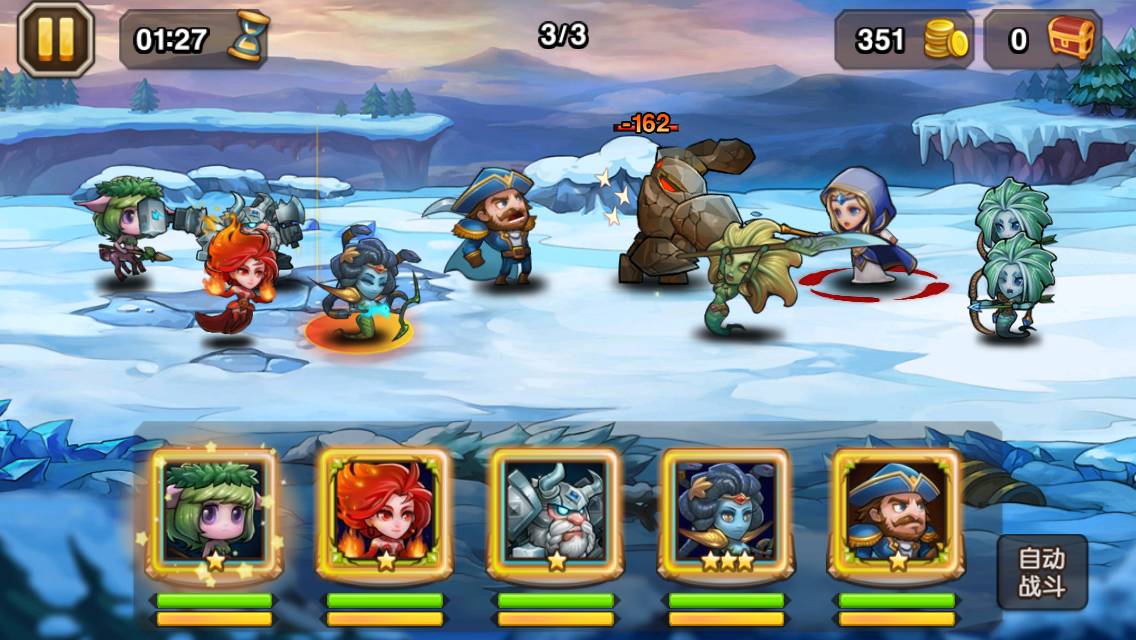The width and height of the screenshot is (1136, 640).
Task: Trigger the red-haired fire mage's skill
Action: (384, 512)
